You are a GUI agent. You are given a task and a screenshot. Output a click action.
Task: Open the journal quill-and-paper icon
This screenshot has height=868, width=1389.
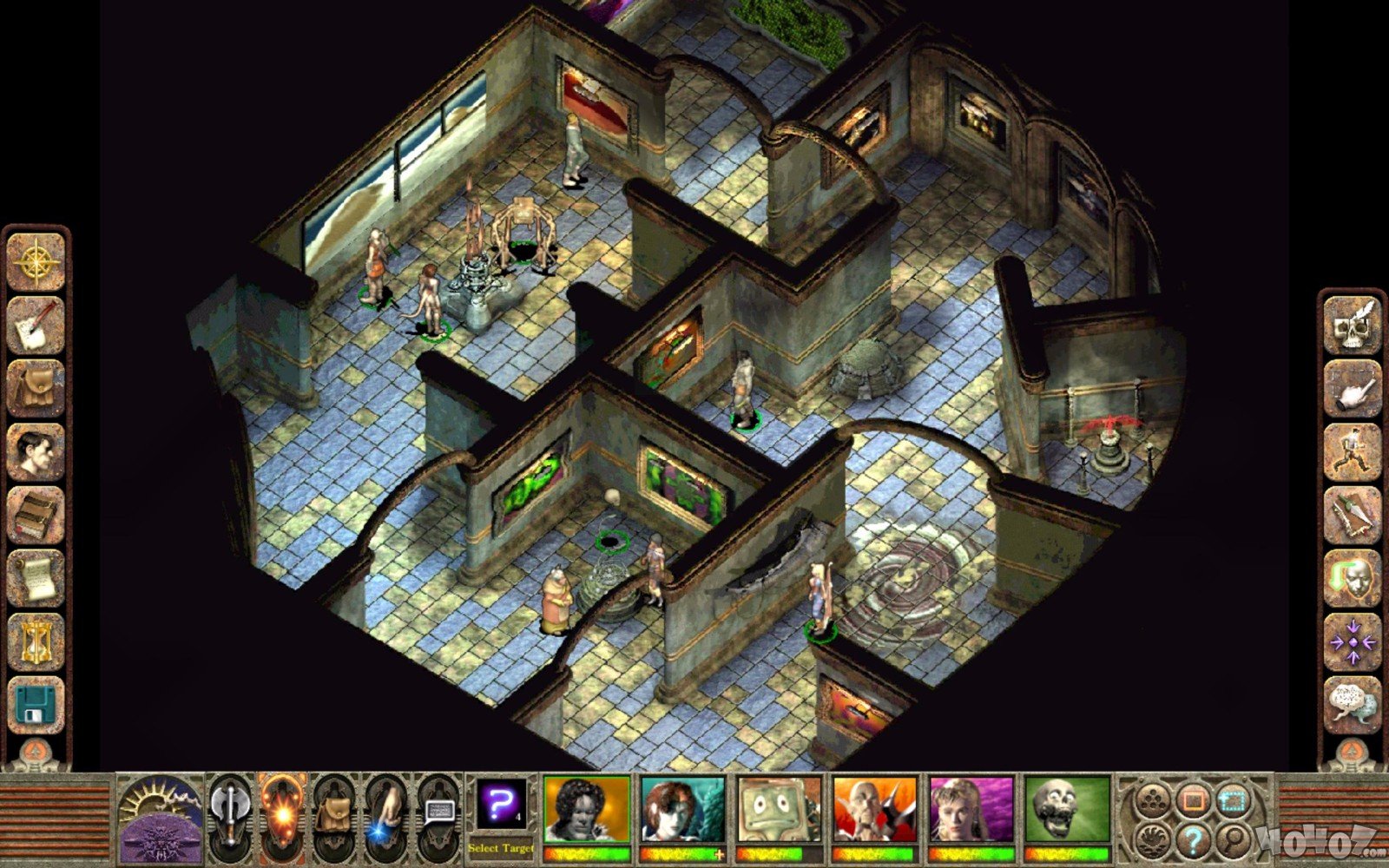click(36, 325)
